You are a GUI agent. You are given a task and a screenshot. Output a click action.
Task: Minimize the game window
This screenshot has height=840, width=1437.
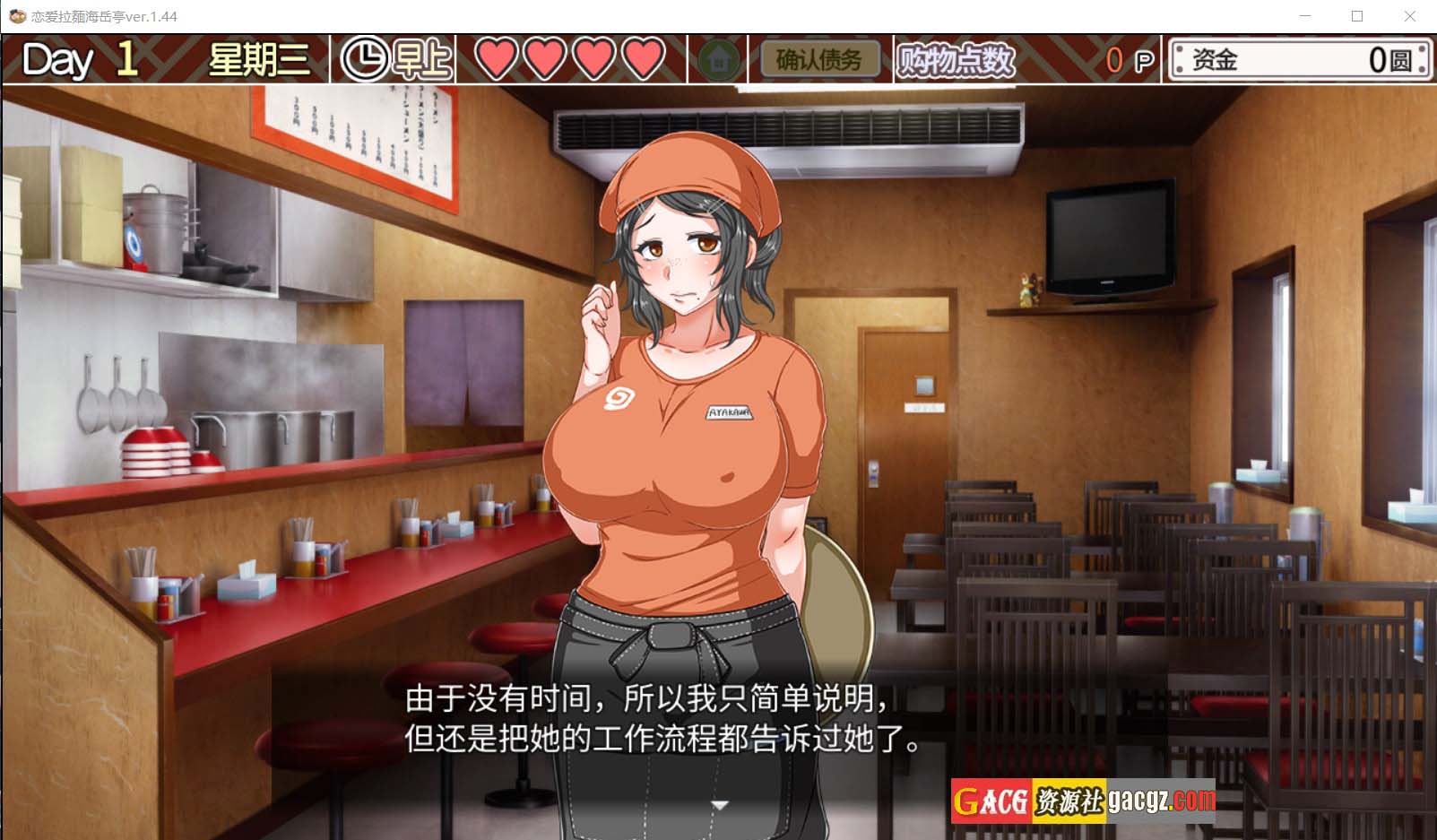point(1305,16)
